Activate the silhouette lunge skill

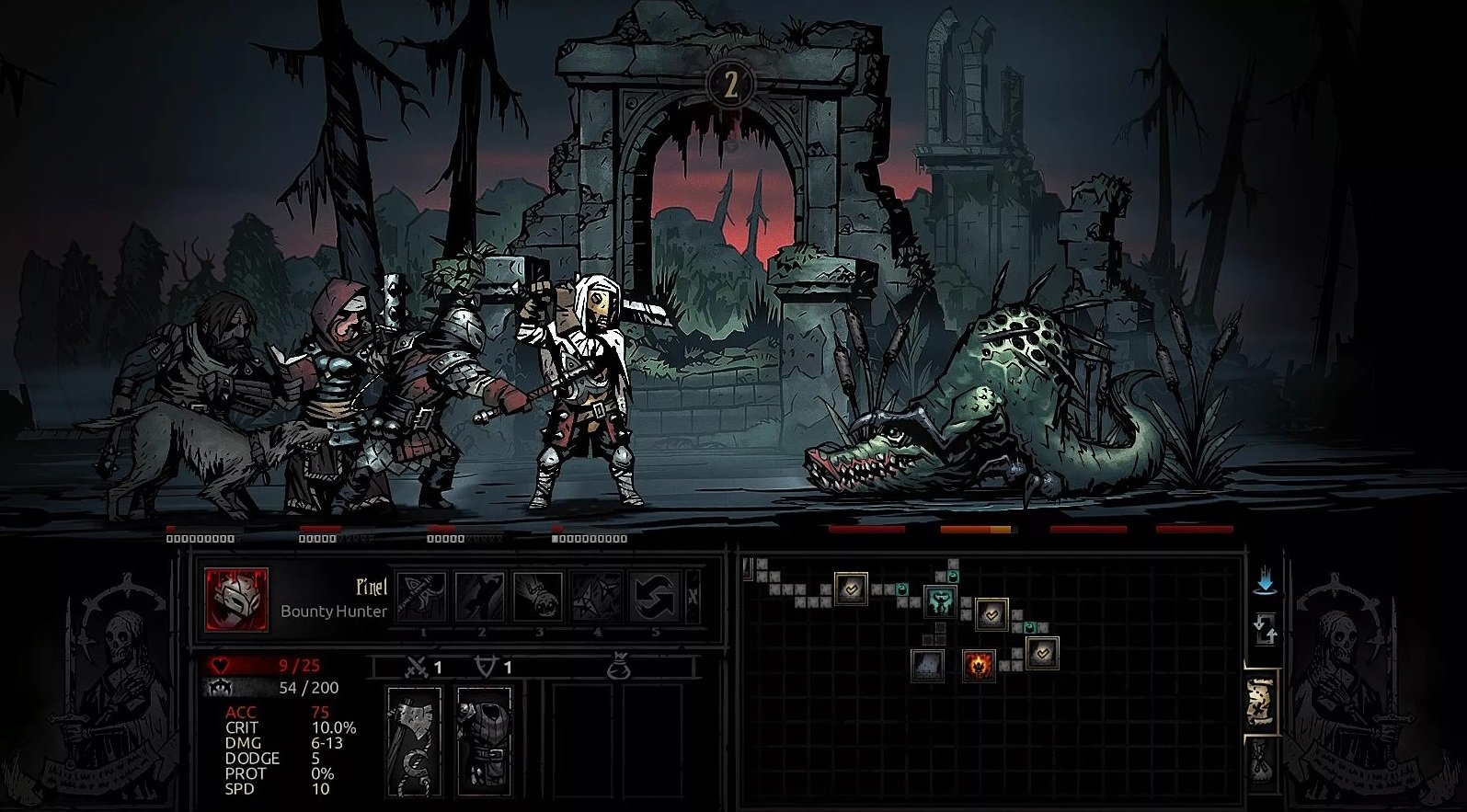pyautogui.click(x=480, y=598)
